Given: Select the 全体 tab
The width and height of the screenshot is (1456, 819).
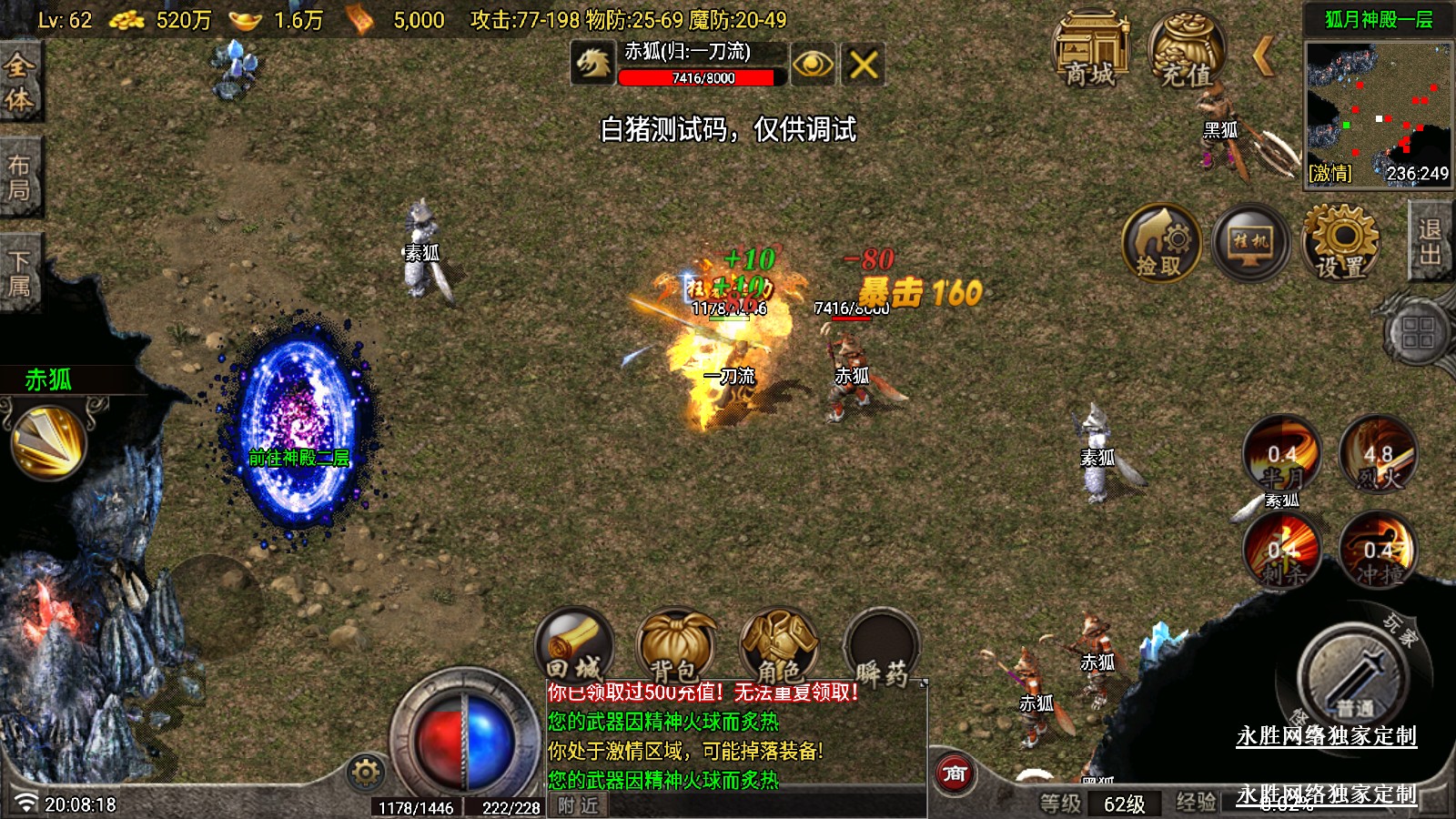Looking at the screenshot, I should (x=19, y=82).
